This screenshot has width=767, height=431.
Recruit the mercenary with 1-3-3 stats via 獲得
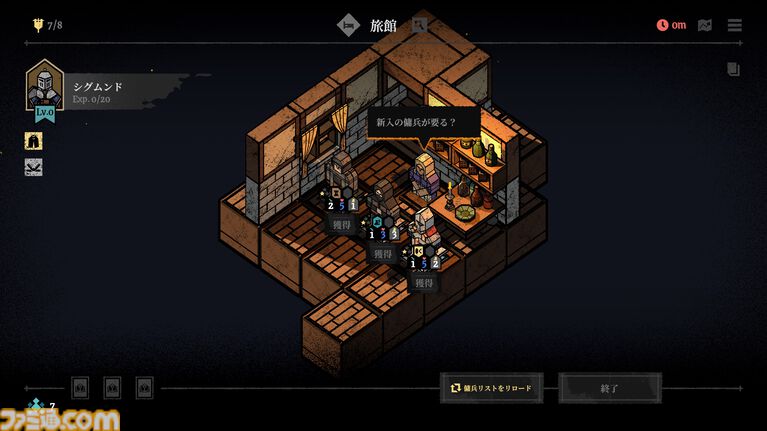tap(383, 254)
